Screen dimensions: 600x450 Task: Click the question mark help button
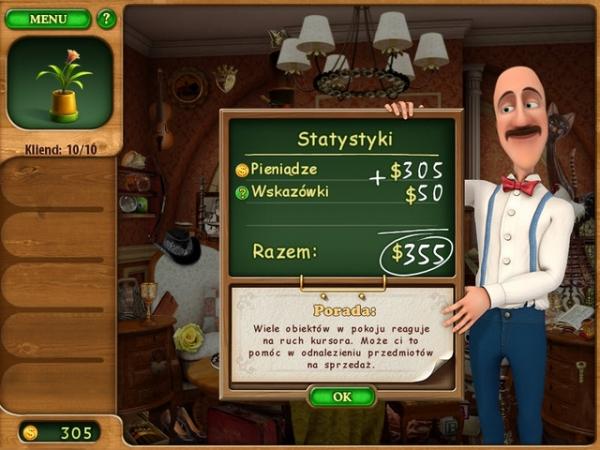pos(106,19)
